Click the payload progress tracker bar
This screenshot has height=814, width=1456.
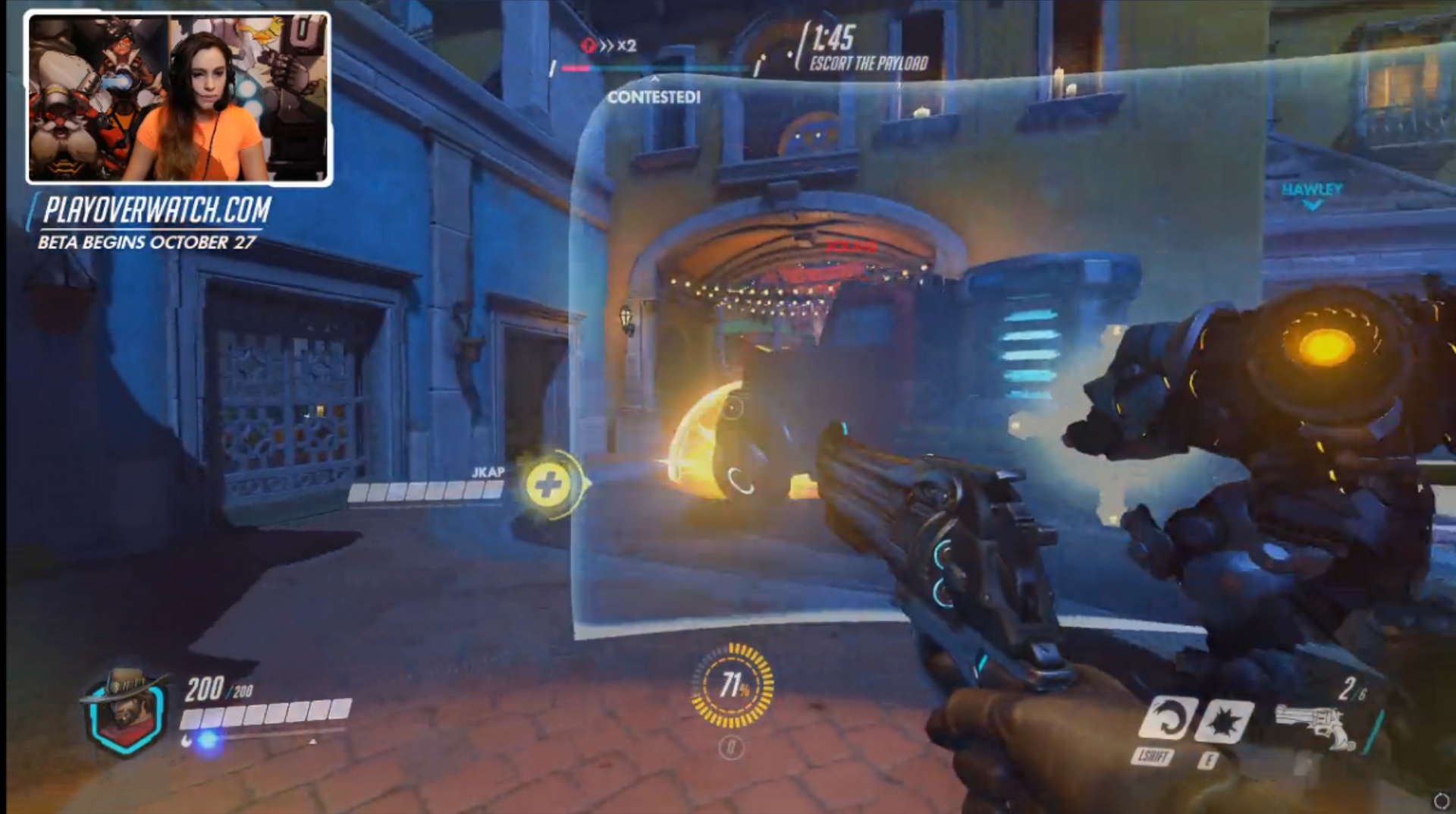pos(656,69)
